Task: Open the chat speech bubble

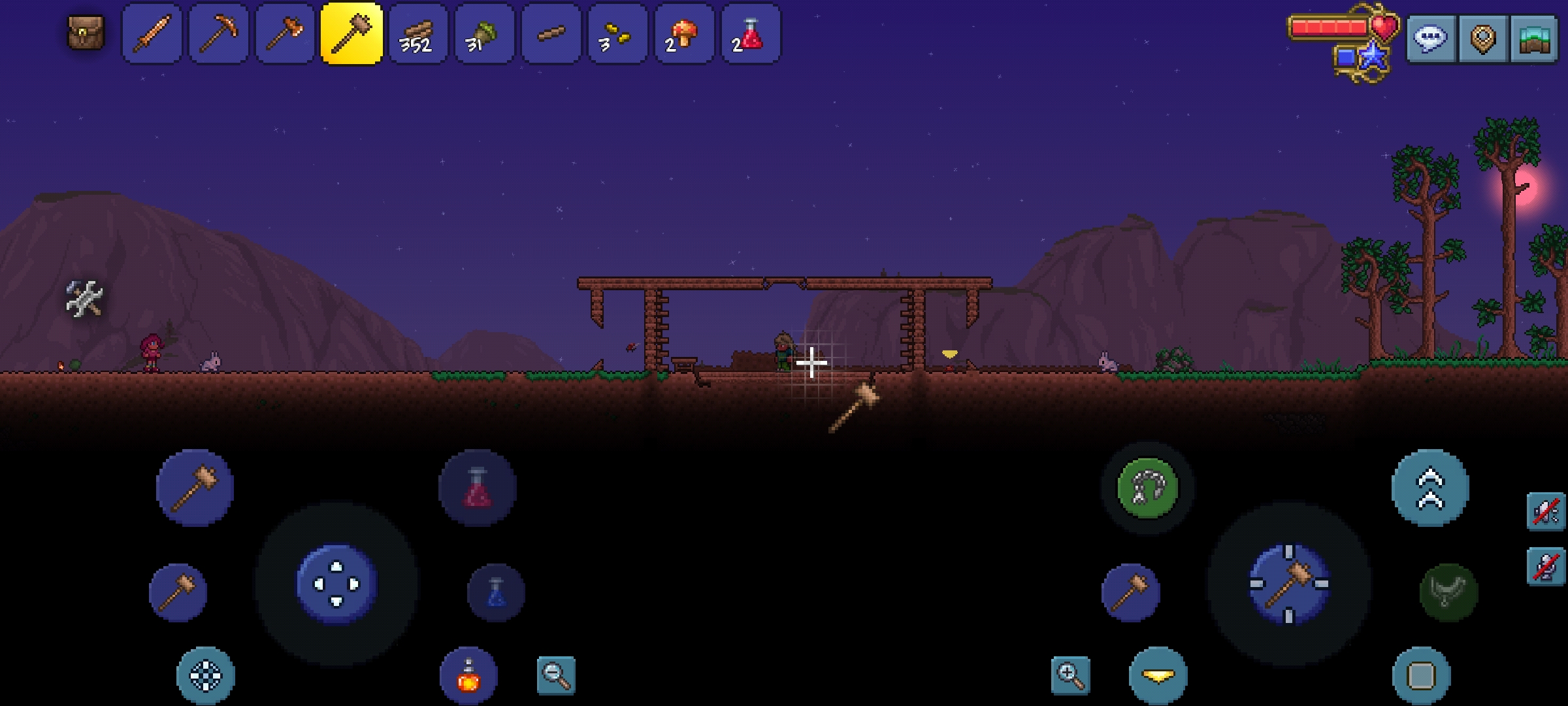Action: 1431,39
